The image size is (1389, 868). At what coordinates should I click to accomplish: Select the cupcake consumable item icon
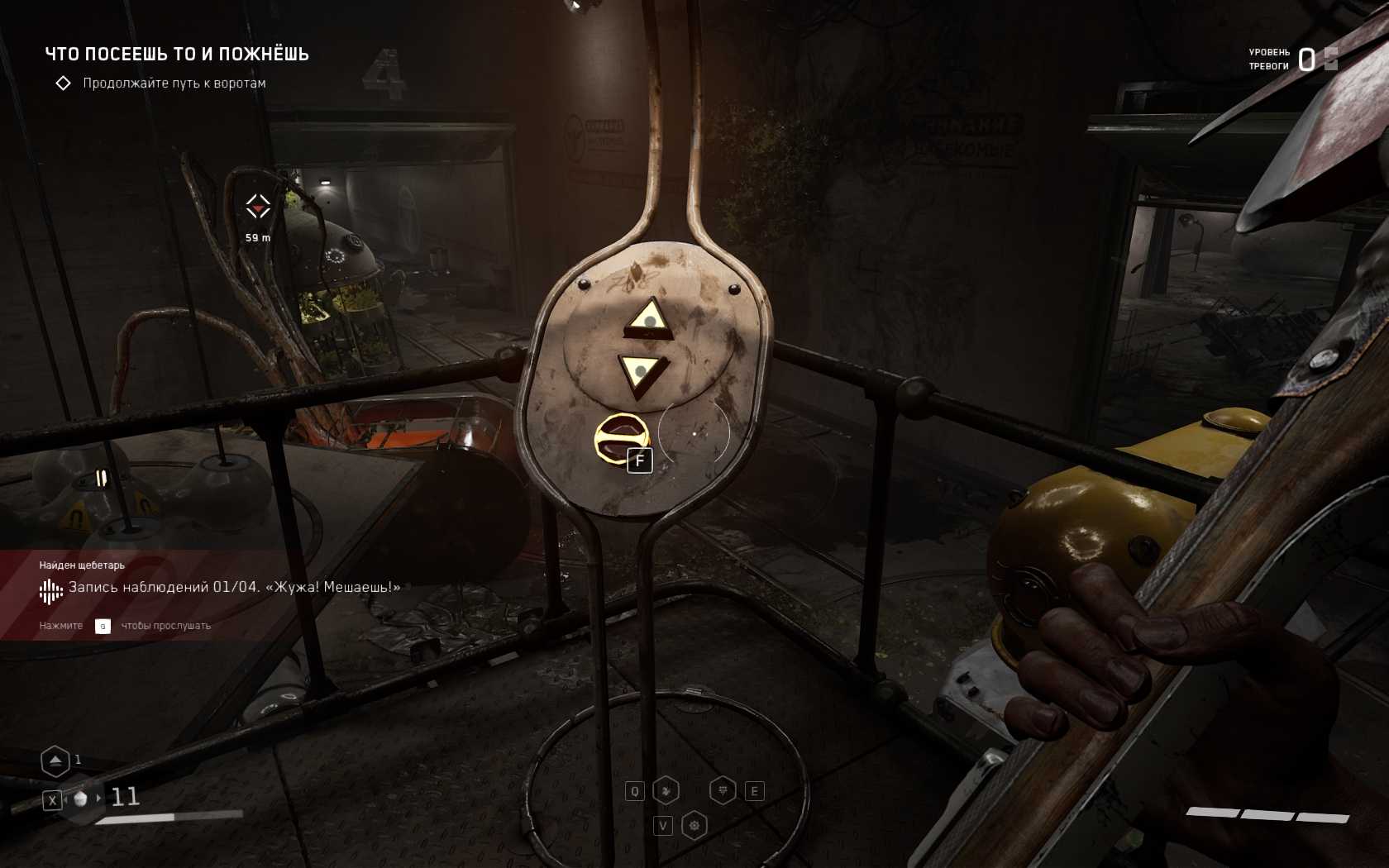(x=81, y=799)
